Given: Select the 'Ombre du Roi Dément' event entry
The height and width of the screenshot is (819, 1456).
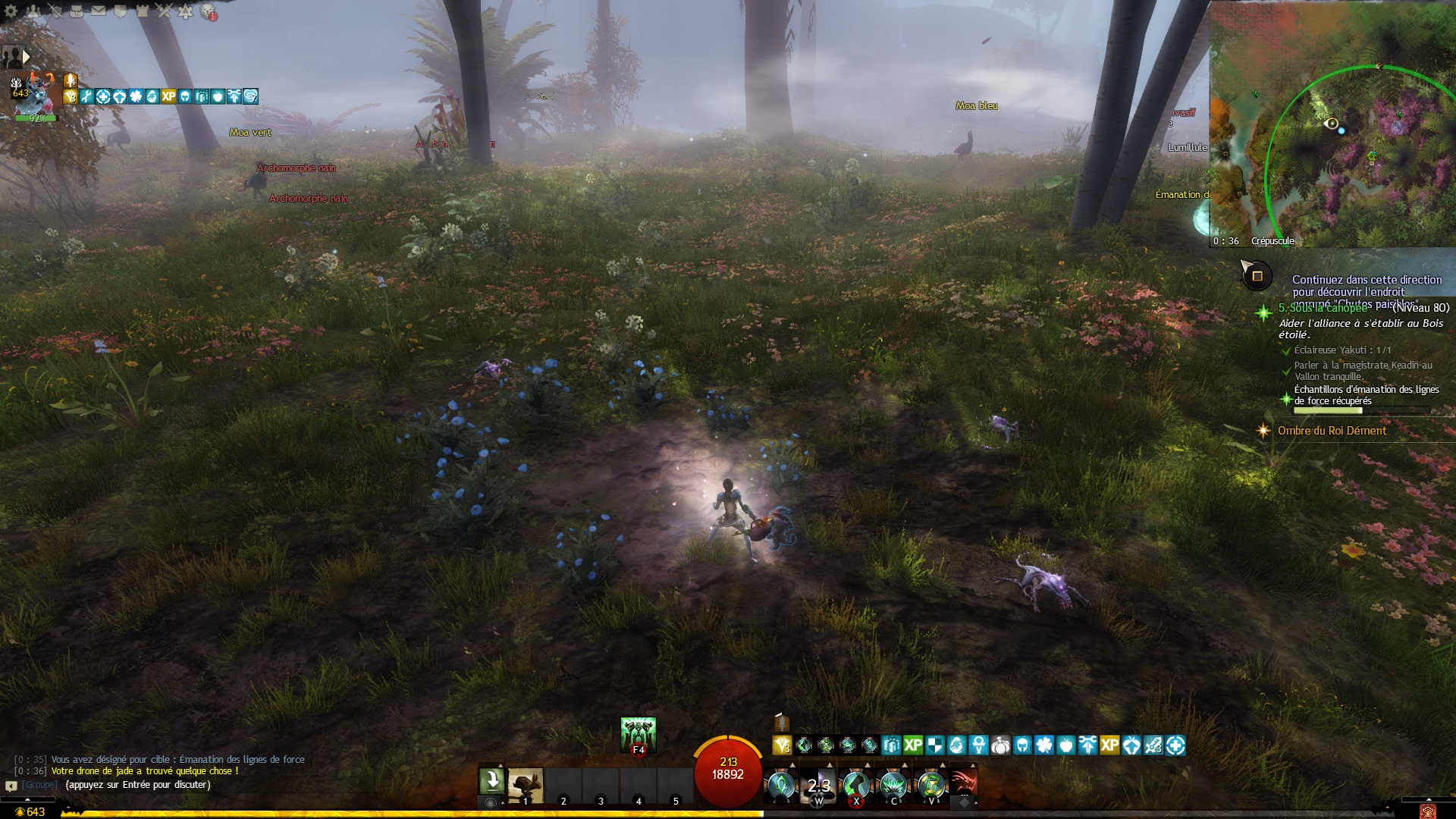Looking at the screenshot, I should point(1332,431).
